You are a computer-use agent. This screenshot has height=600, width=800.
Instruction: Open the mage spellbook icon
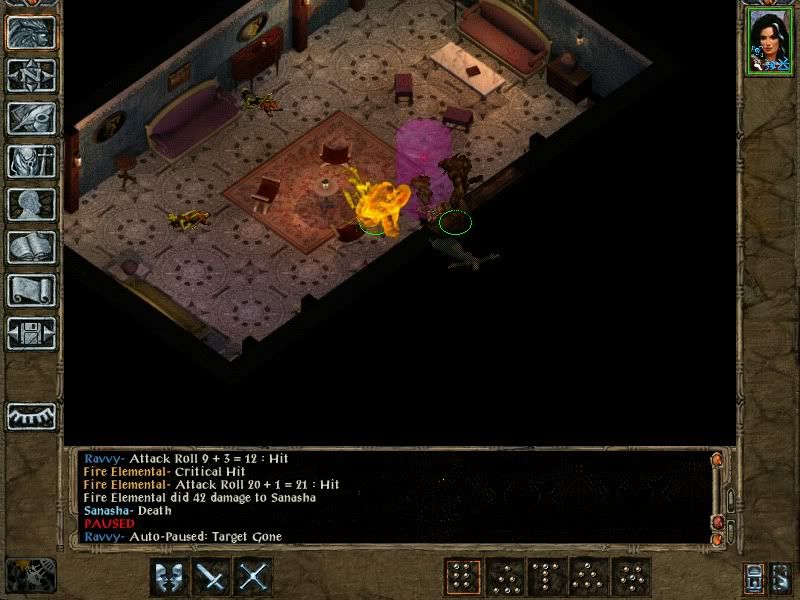31,247
